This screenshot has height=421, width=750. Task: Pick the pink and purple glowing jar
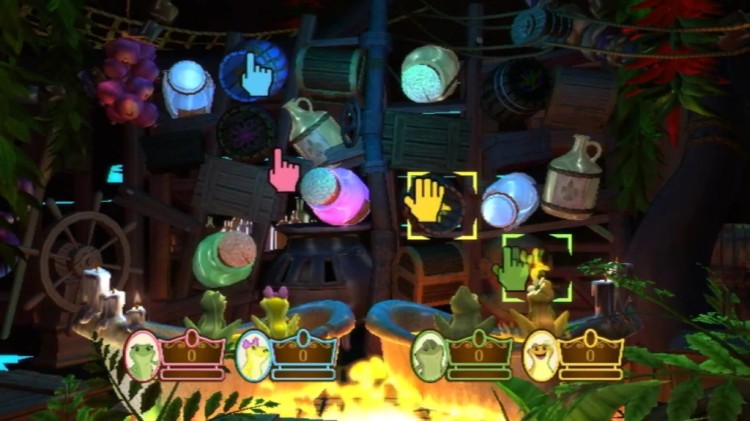(x=335, y=195)
